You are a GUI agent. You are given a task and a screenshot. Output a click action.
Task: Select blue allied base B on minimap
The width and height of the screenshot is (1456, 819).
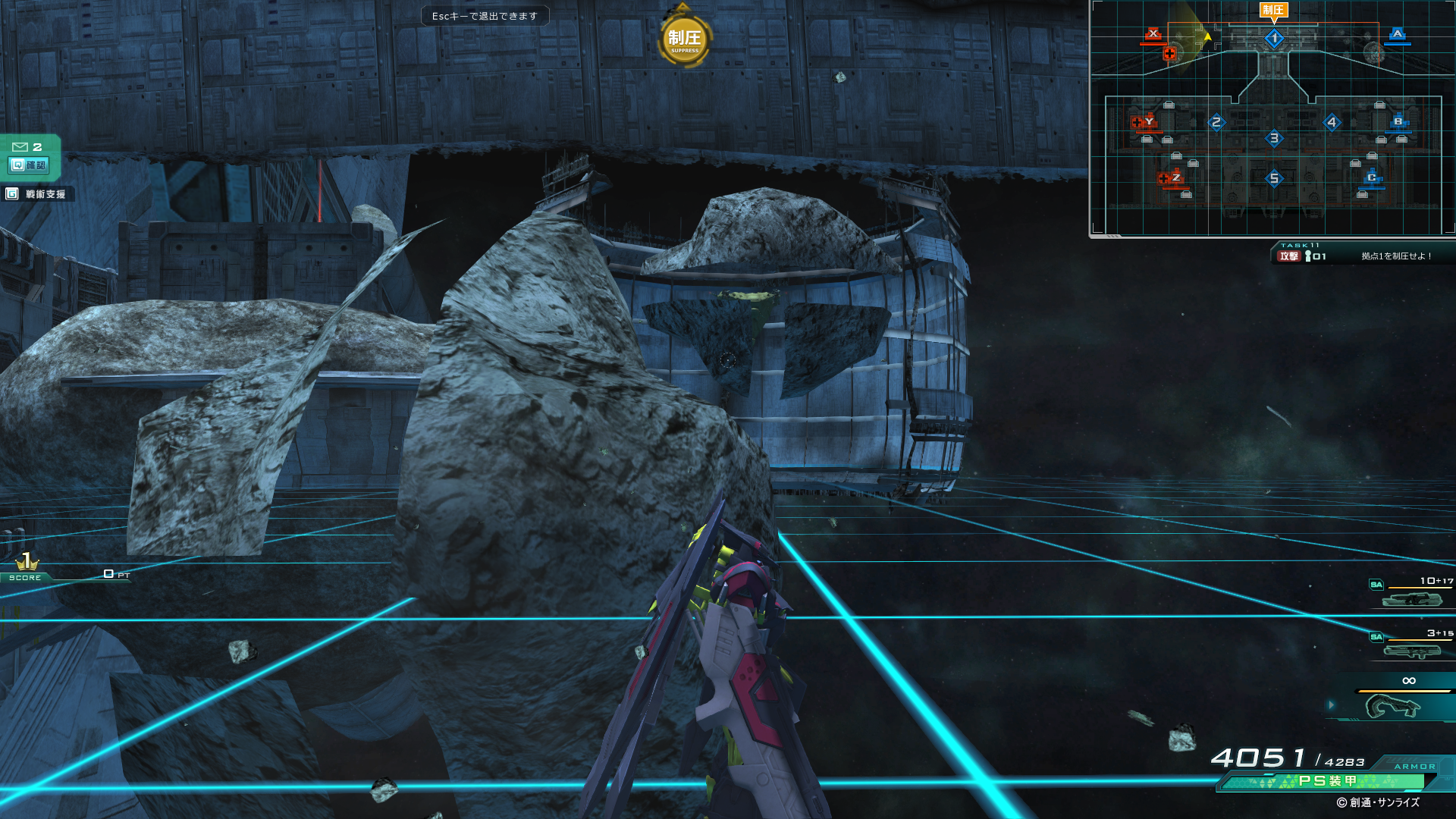pos(1398,121)
